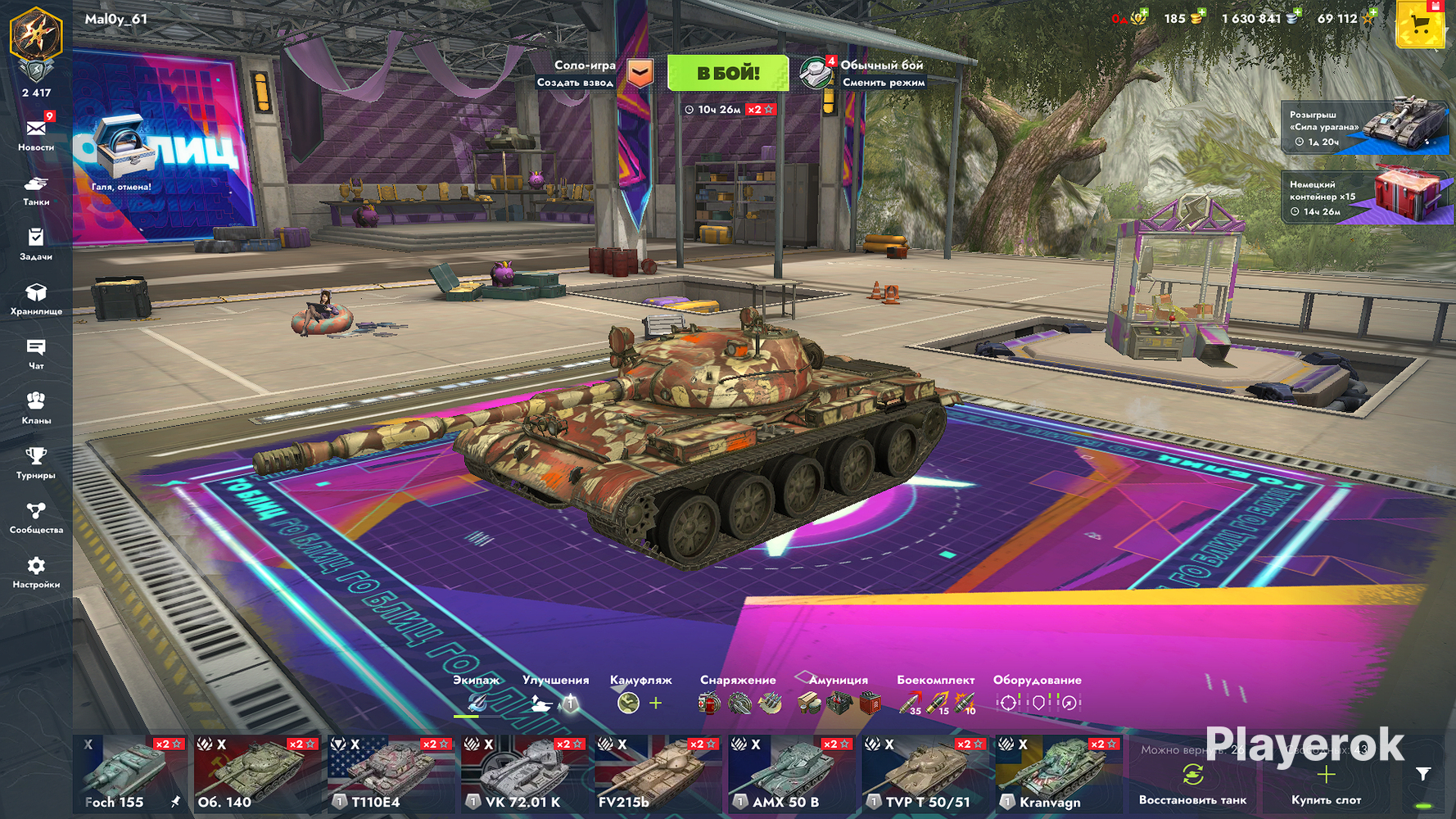Click Восстановить танк restore button

1192,785
